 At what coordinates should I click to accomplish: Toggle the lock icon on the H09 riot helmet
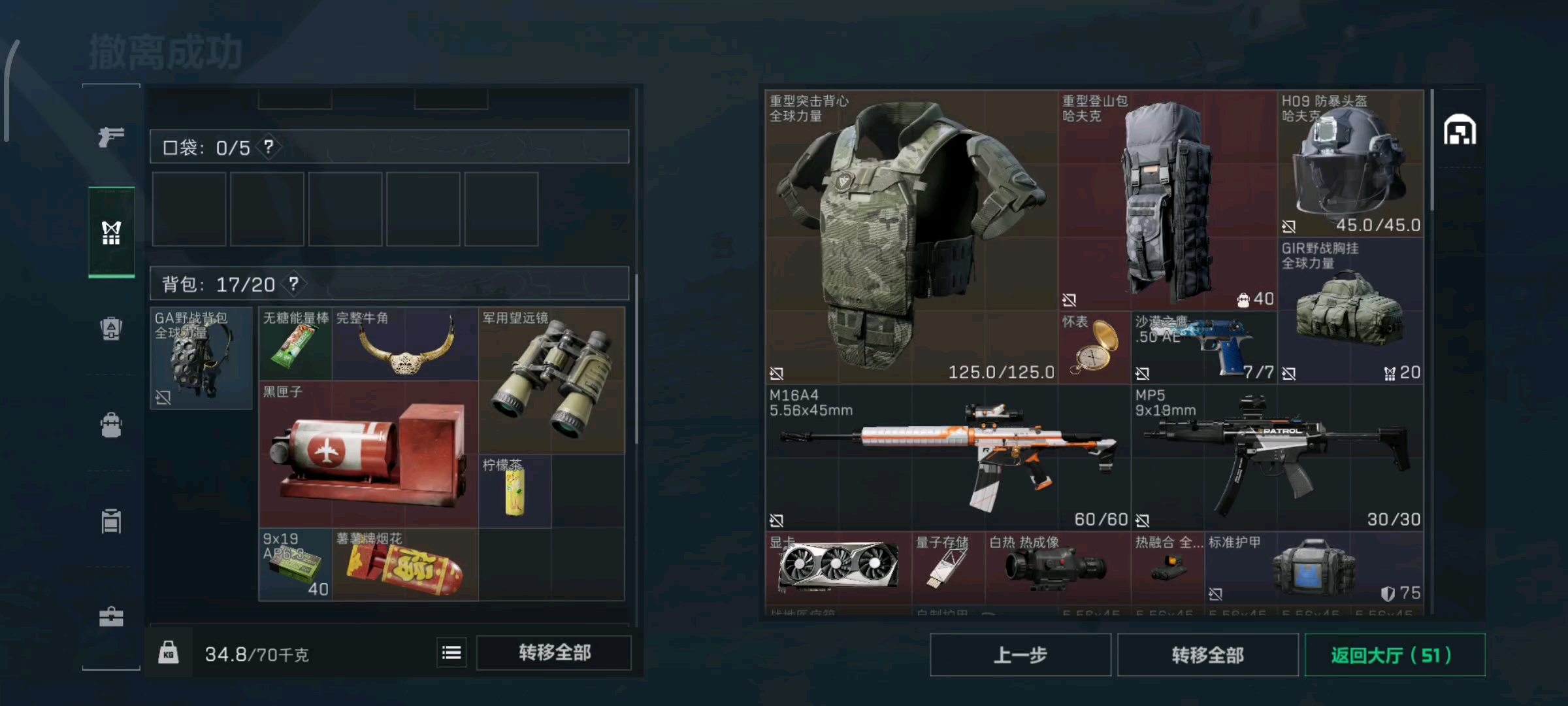click(x=1290, y=227)
